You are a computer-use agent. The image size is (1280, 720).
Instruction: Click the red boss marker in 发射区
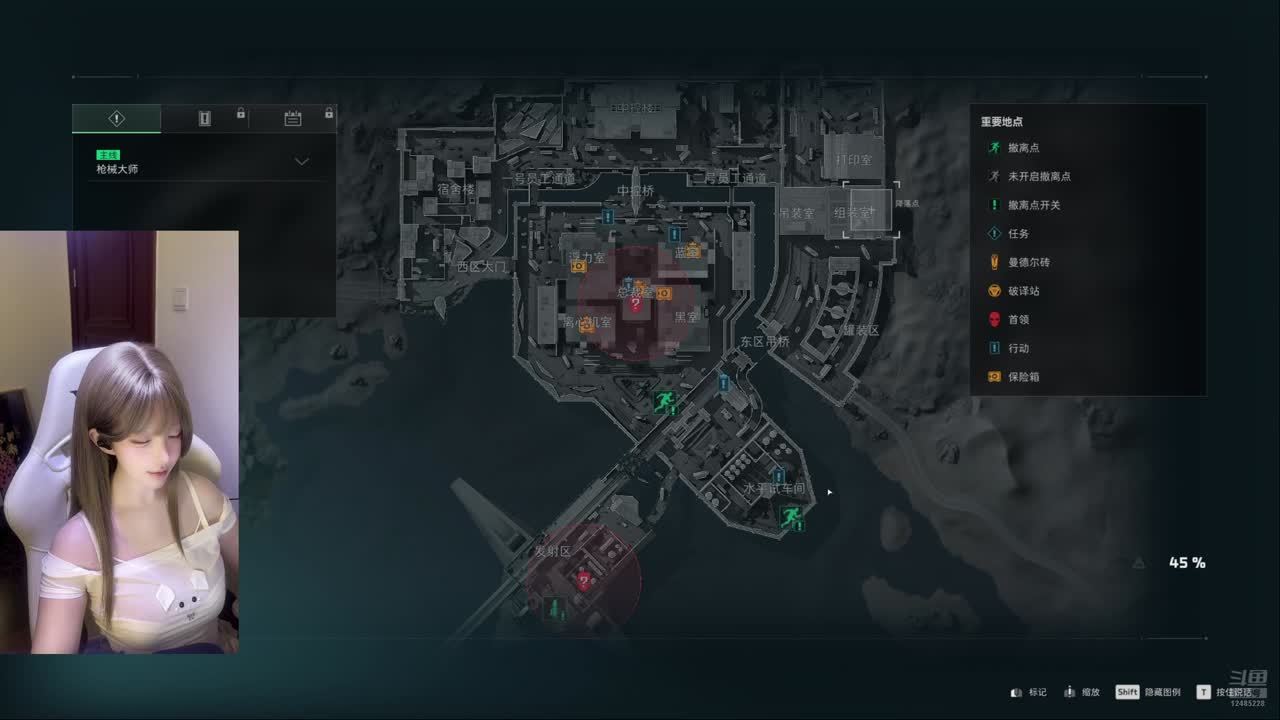click(x=583, y=581)
